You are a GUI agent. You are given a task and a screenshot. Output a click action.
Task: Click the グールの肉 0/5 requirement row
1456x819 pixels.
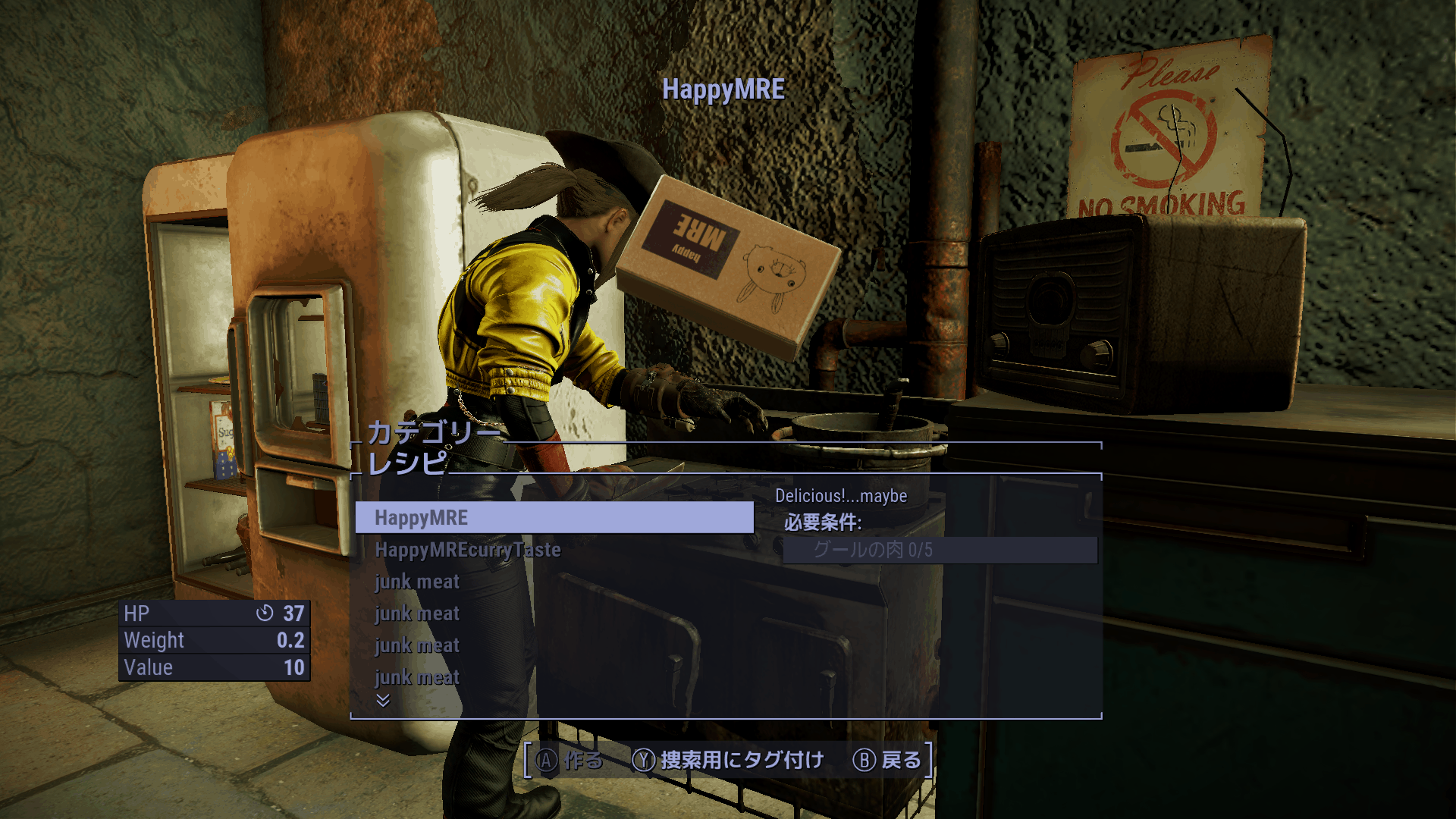pyautogui.click(x=940, y=550)
